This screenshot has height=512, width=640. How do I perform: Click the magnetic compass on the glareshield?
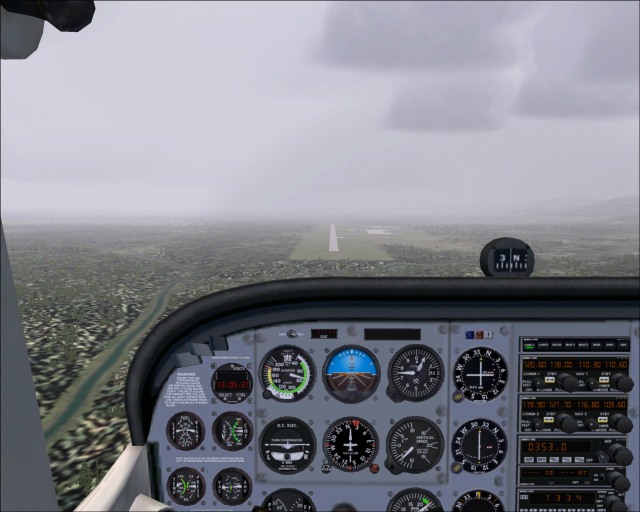507,259
